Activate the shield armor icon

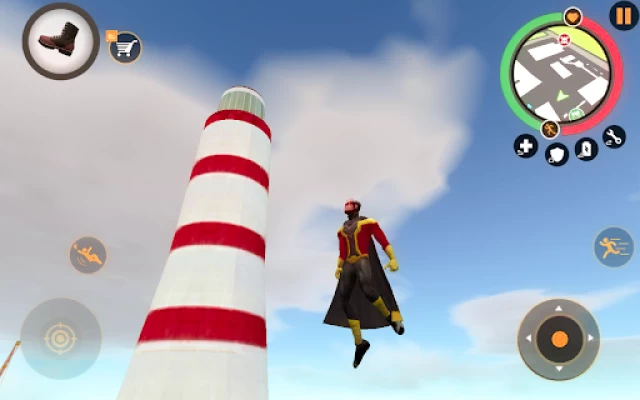coord(557,154)
